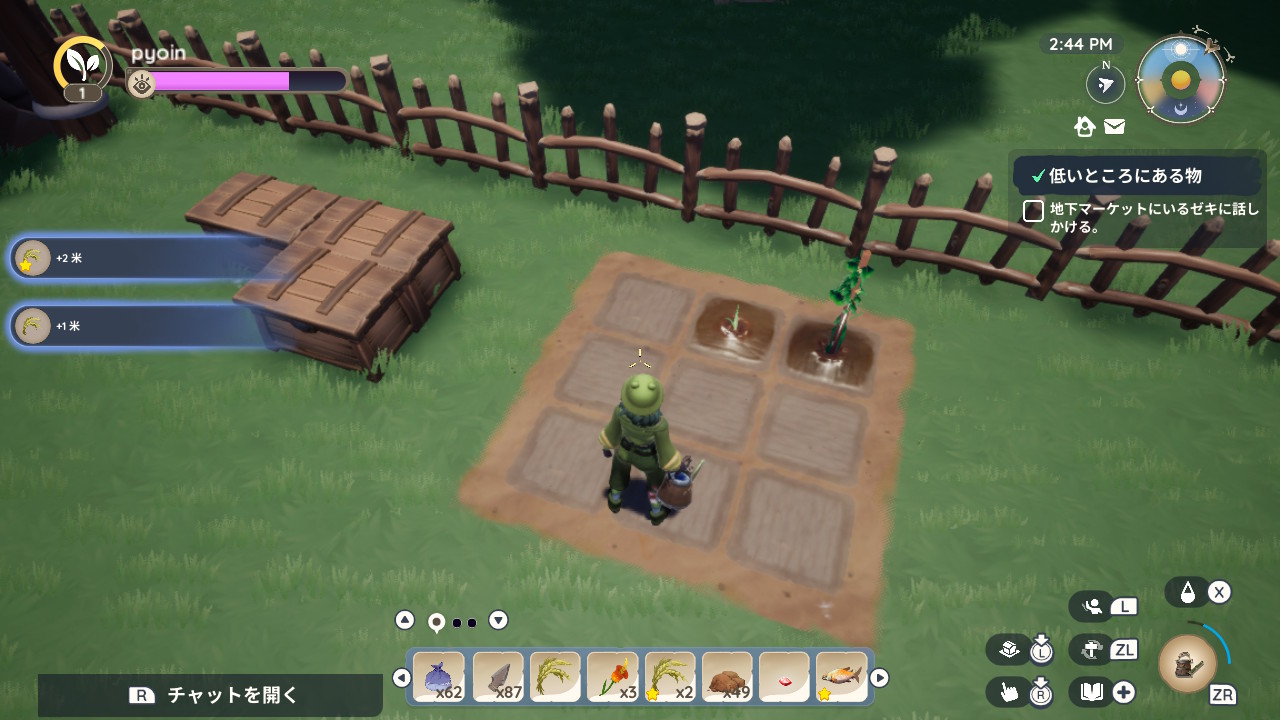1280x720 pixels.
Task: Switch hotbar row with the down arrow
Action: (498, 620)
